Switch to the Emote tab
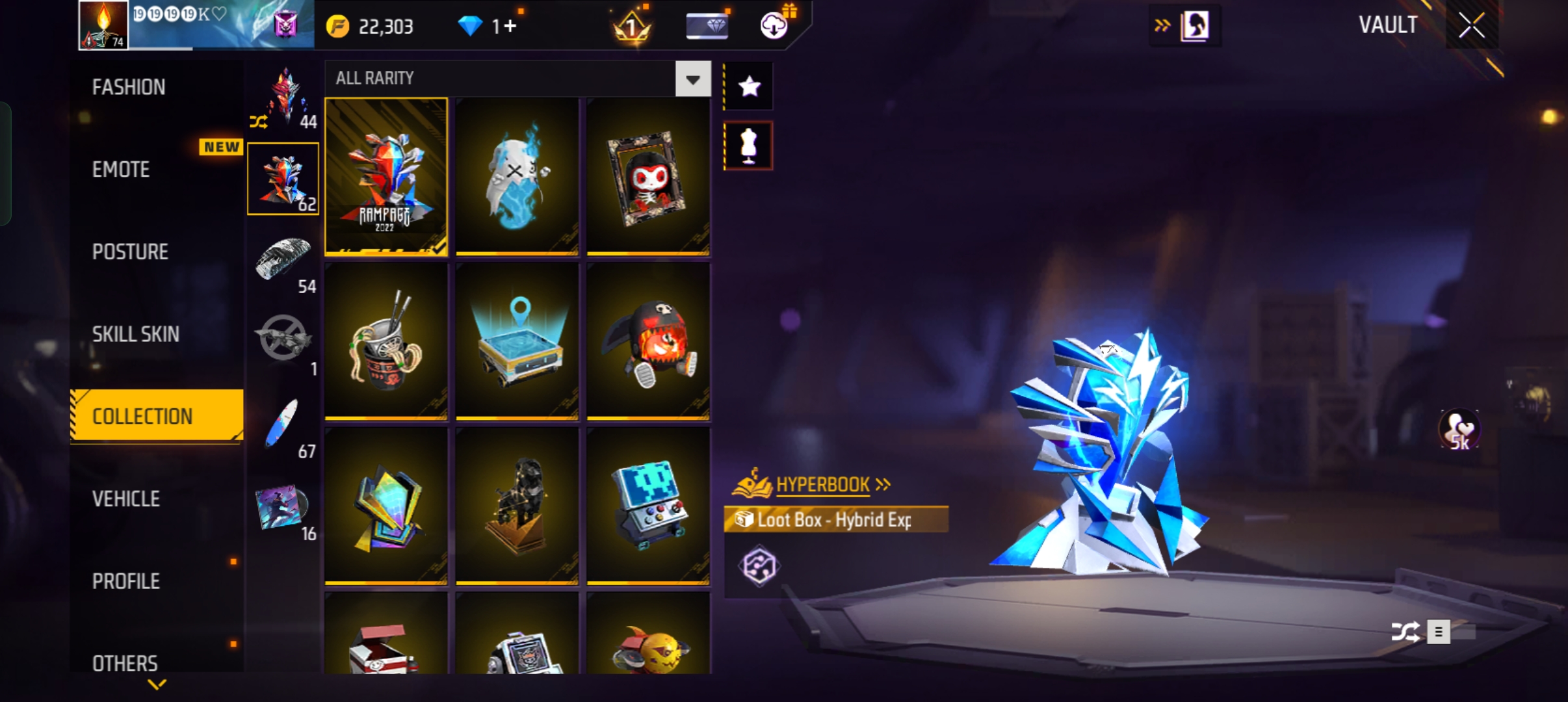The height and width of the screenshot is (702, 1568). 122,170
